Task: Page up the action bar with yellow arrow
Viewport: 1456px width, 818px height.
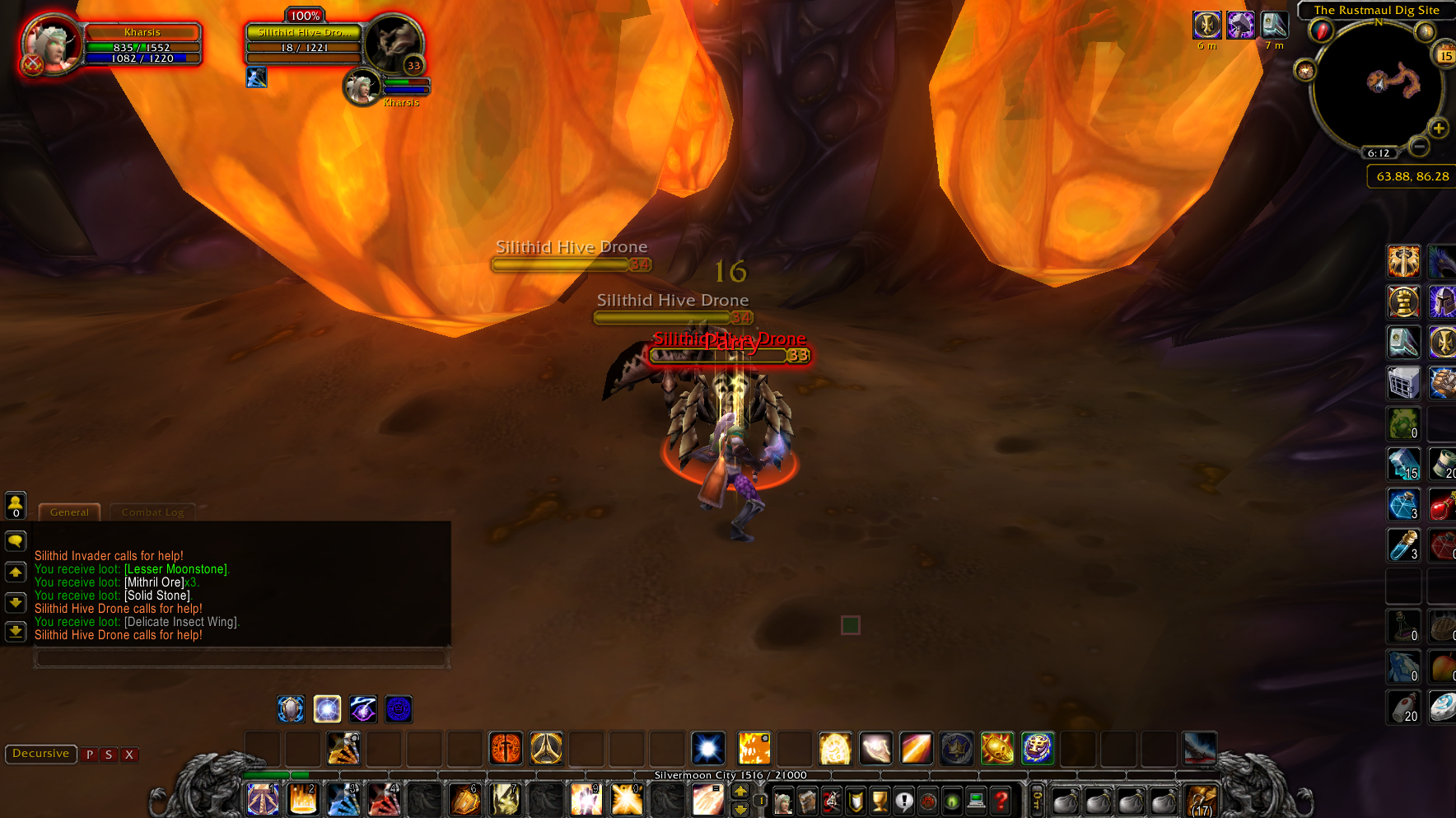Action: (x=740, y=792)
